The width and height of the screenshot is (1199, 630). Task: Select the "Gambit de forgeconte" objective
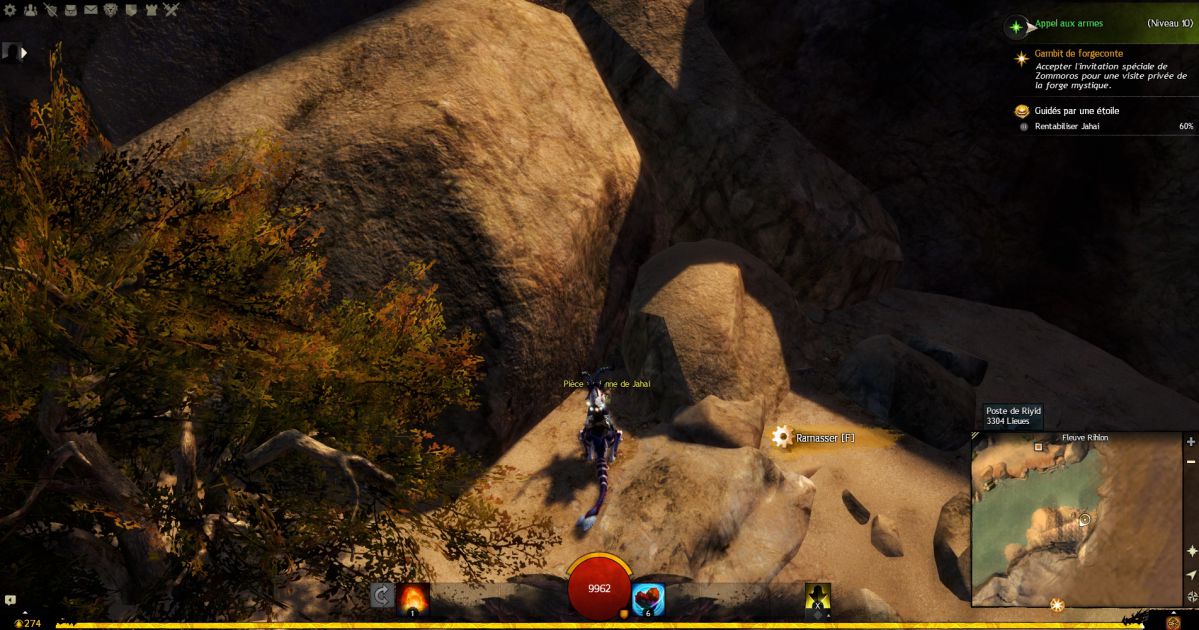[1078, 54]
